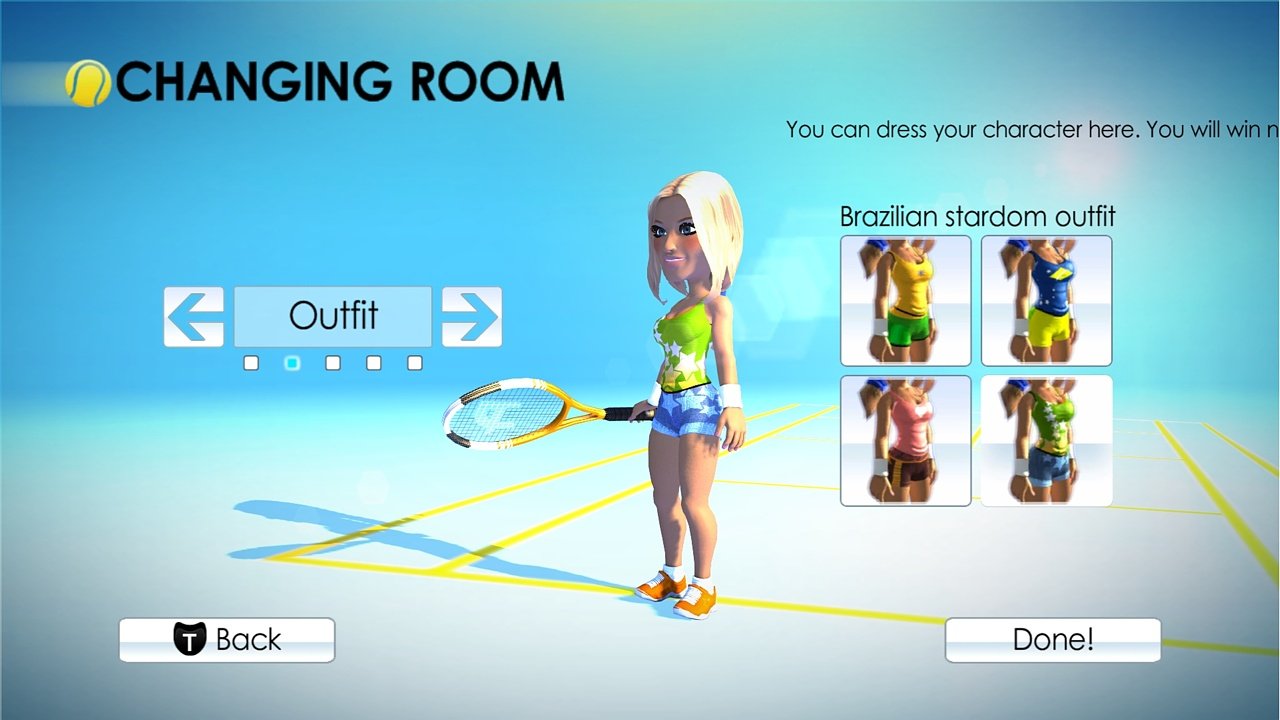Select the blue top with yellow shorts outfit
Screen dimensions: 1280x720
(x=1046, y=301)
